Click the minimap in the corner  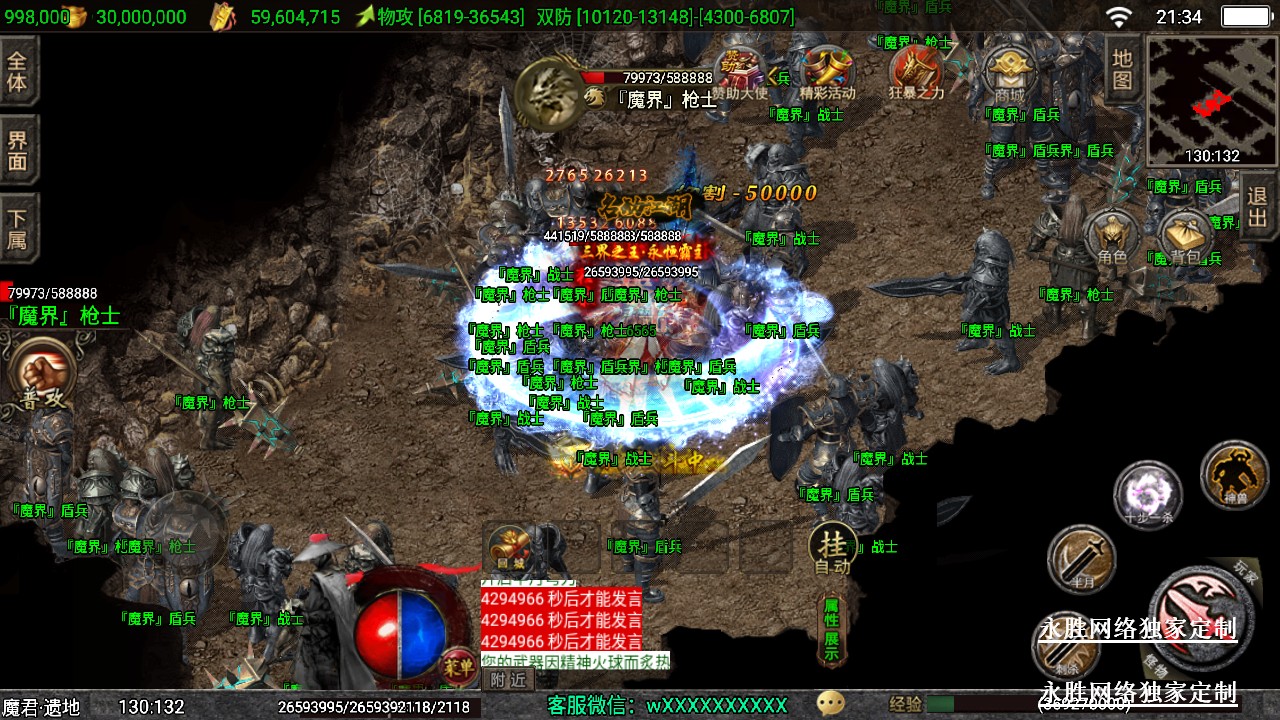point(1212,100)
